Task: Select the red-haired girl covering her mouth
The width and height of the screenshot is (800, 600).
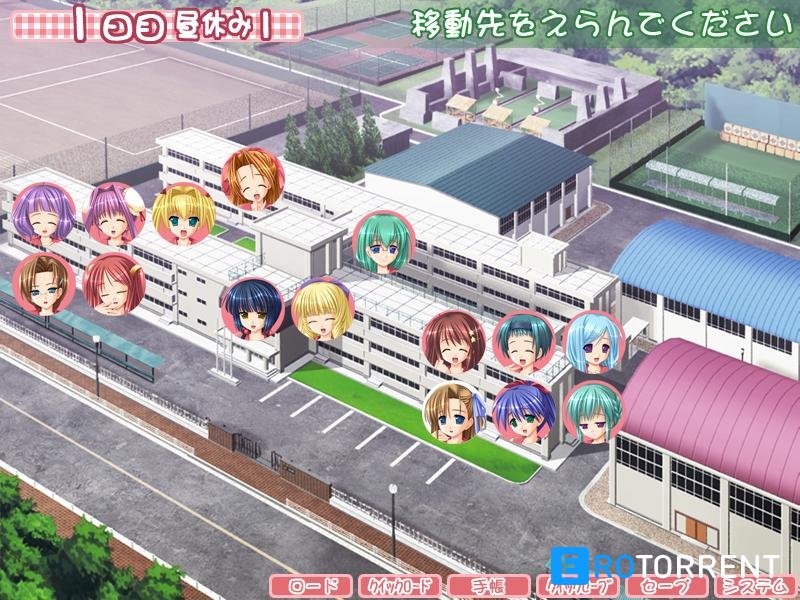Action: coord(113,284)
